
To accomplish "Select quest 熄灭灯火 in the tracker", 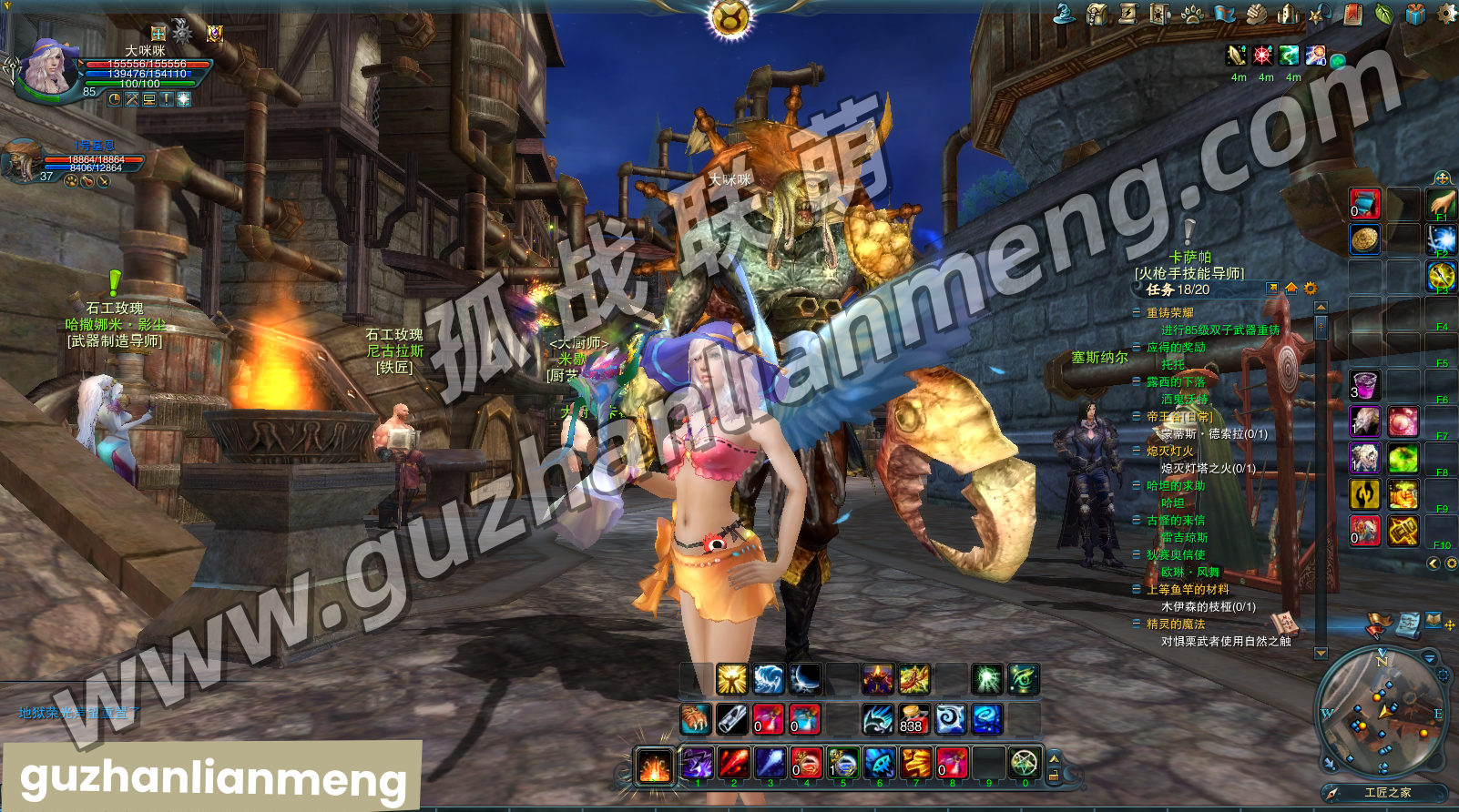I will coord(1169,451).
